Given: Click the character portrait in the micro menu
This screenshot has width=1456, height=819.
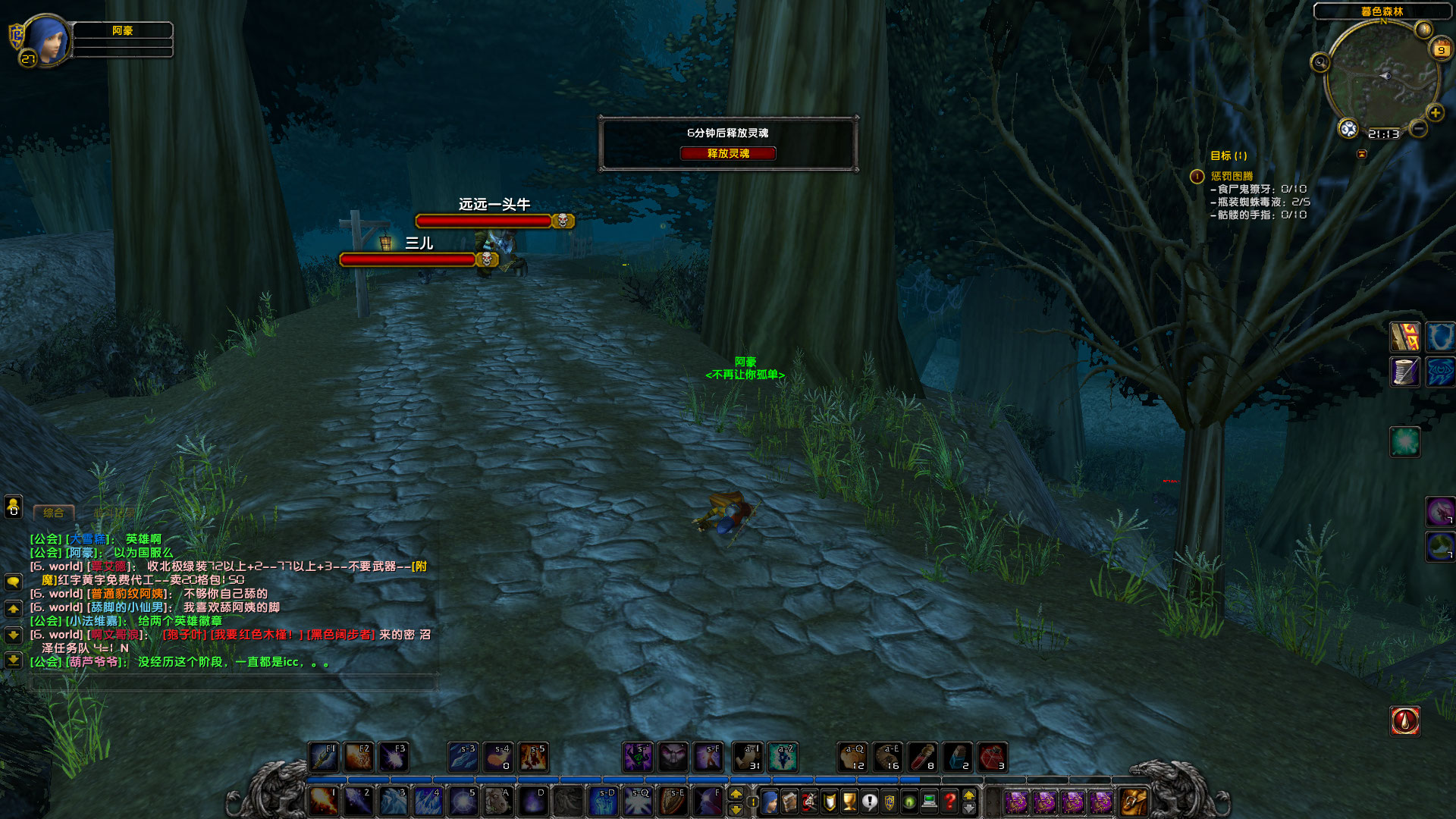Looking at the screenshot, I should (770, 800).
